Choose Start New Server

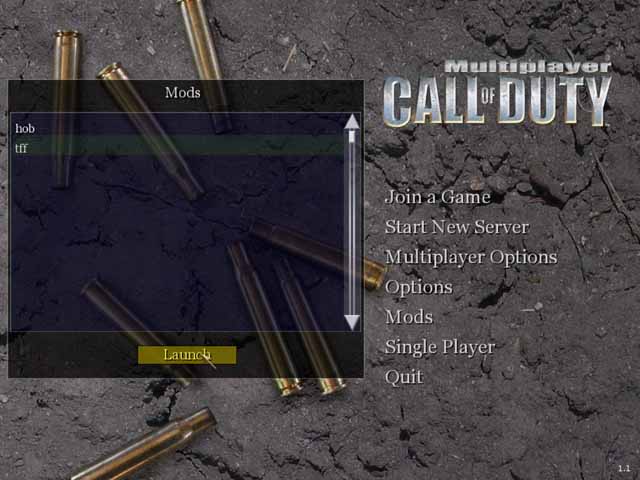click(x=456, y=227)
